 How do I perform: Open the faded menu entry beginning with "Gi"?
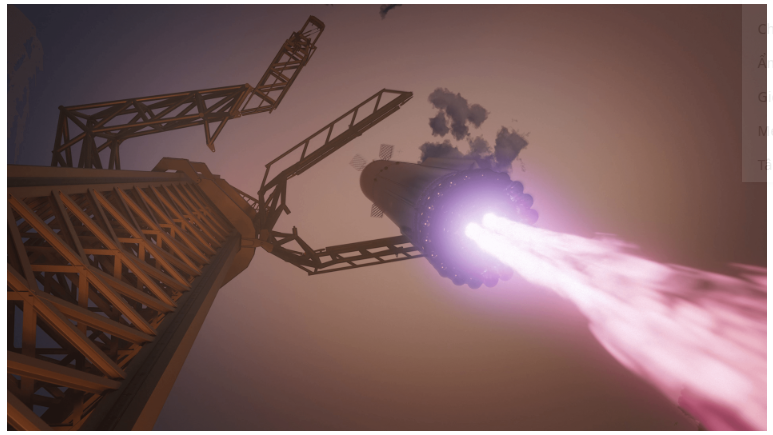pos(764,97)
